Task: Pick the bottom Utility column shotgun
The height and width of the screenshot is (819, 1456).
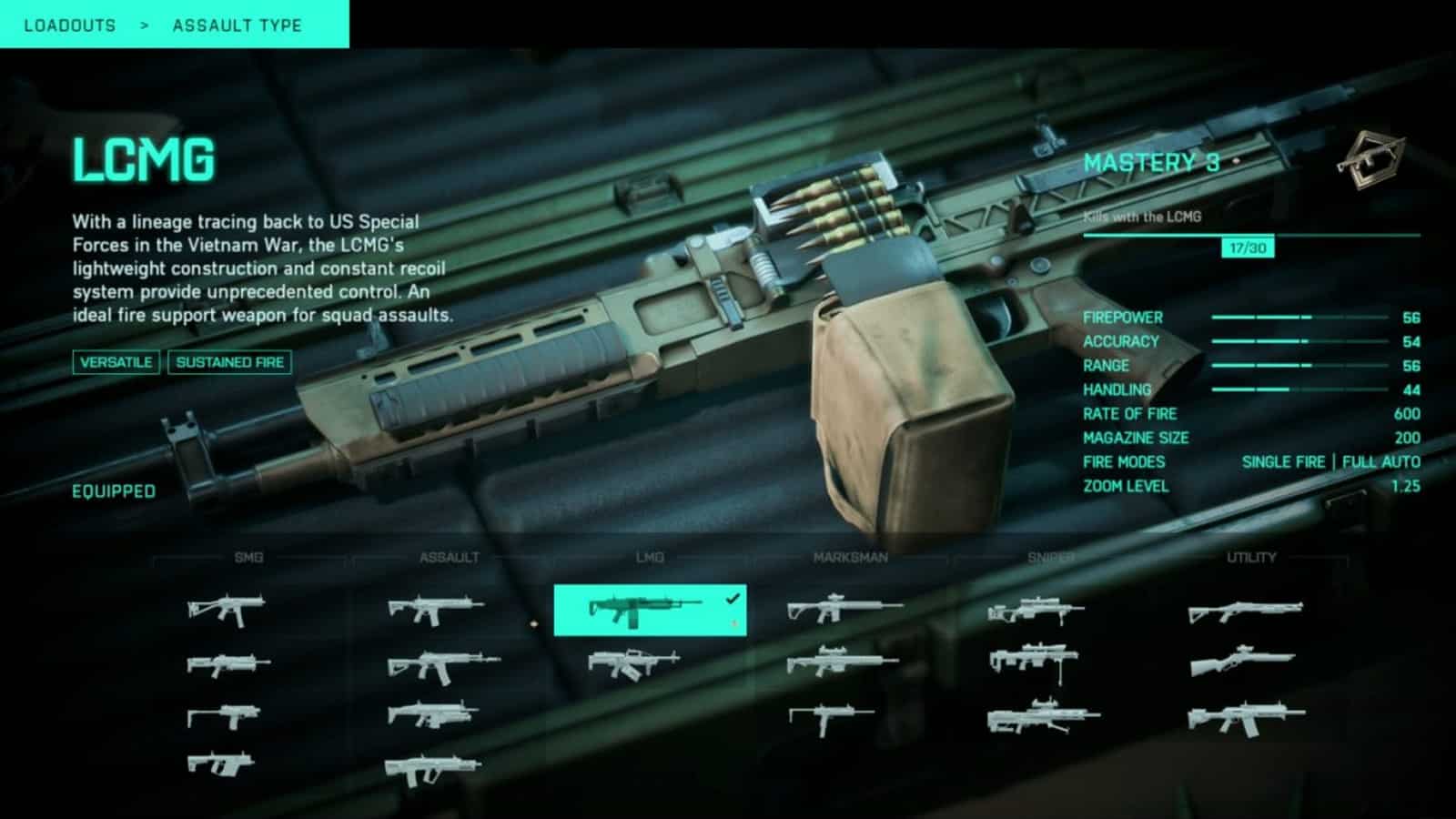Action: point(1245,717)
